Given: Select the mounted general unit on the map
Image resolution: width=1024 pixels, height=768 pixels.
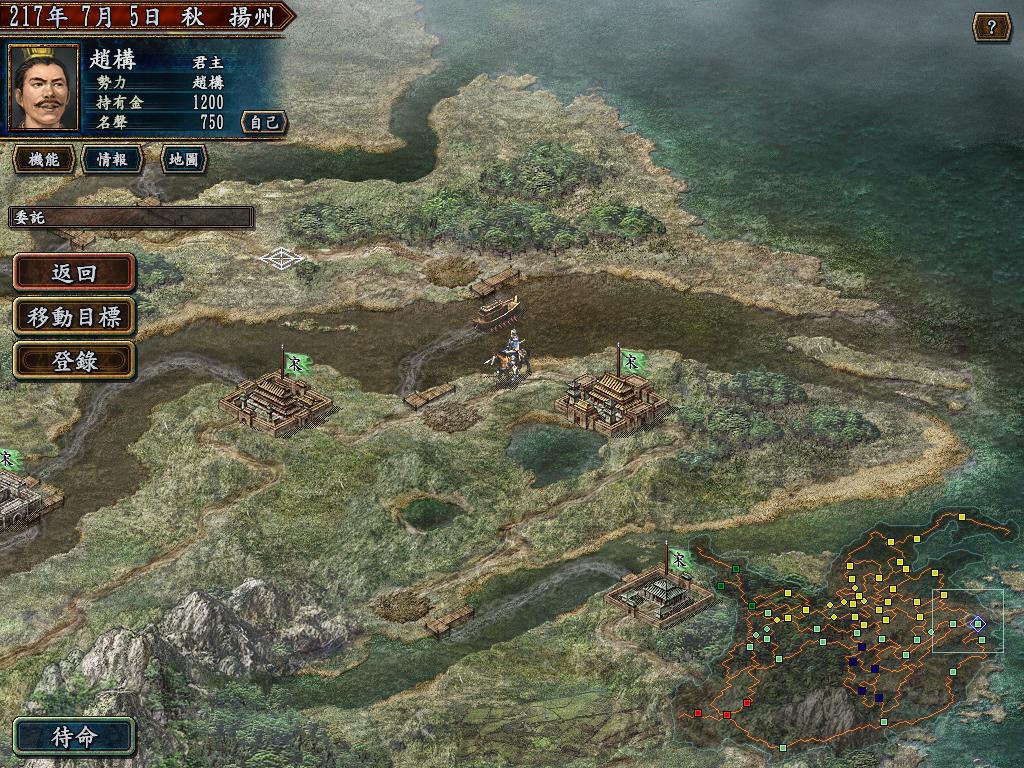Looking at the screenshot, I should 512,358.
